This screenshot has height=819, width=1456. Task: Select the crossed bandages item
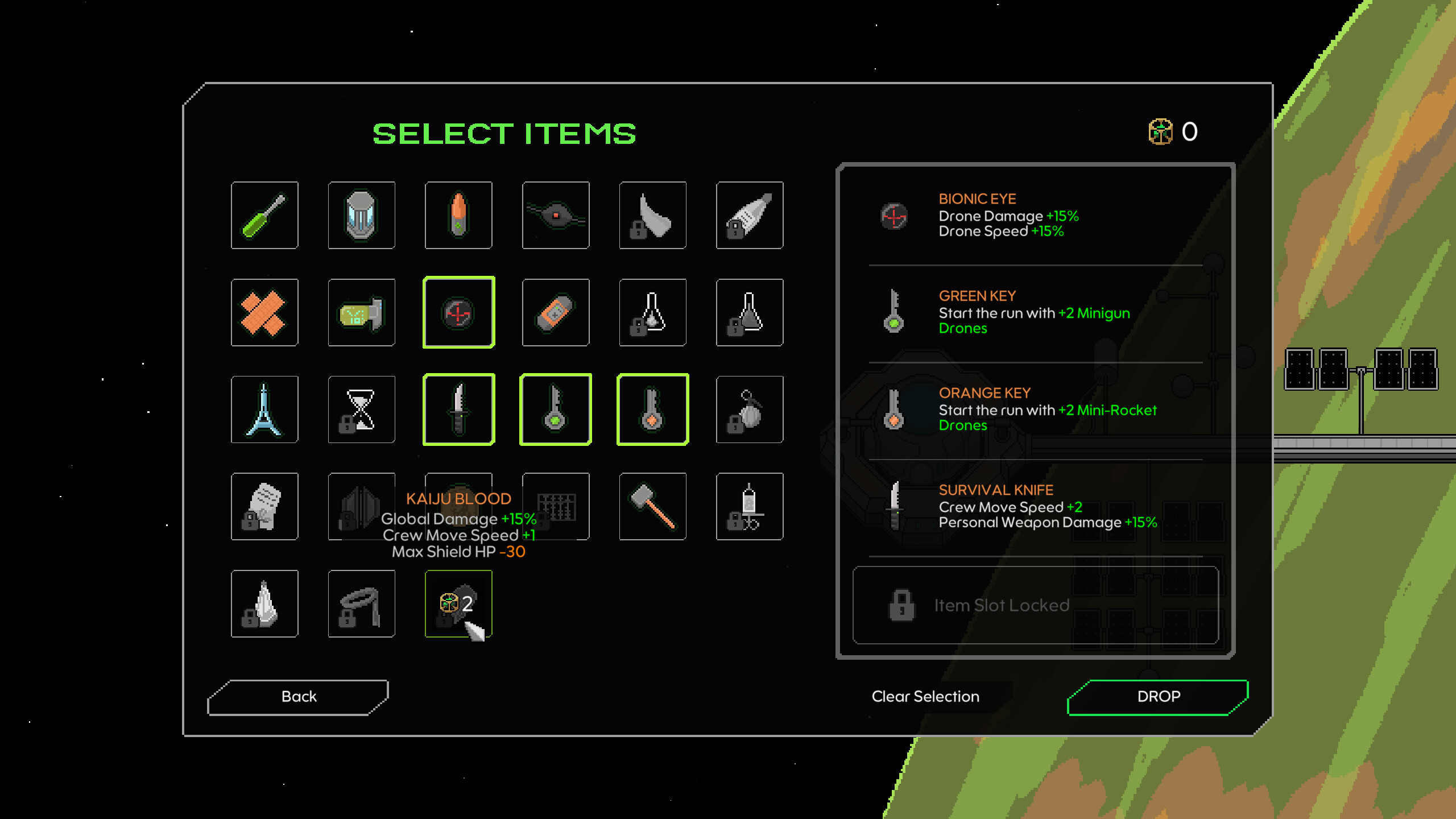(x=264, y=312)
